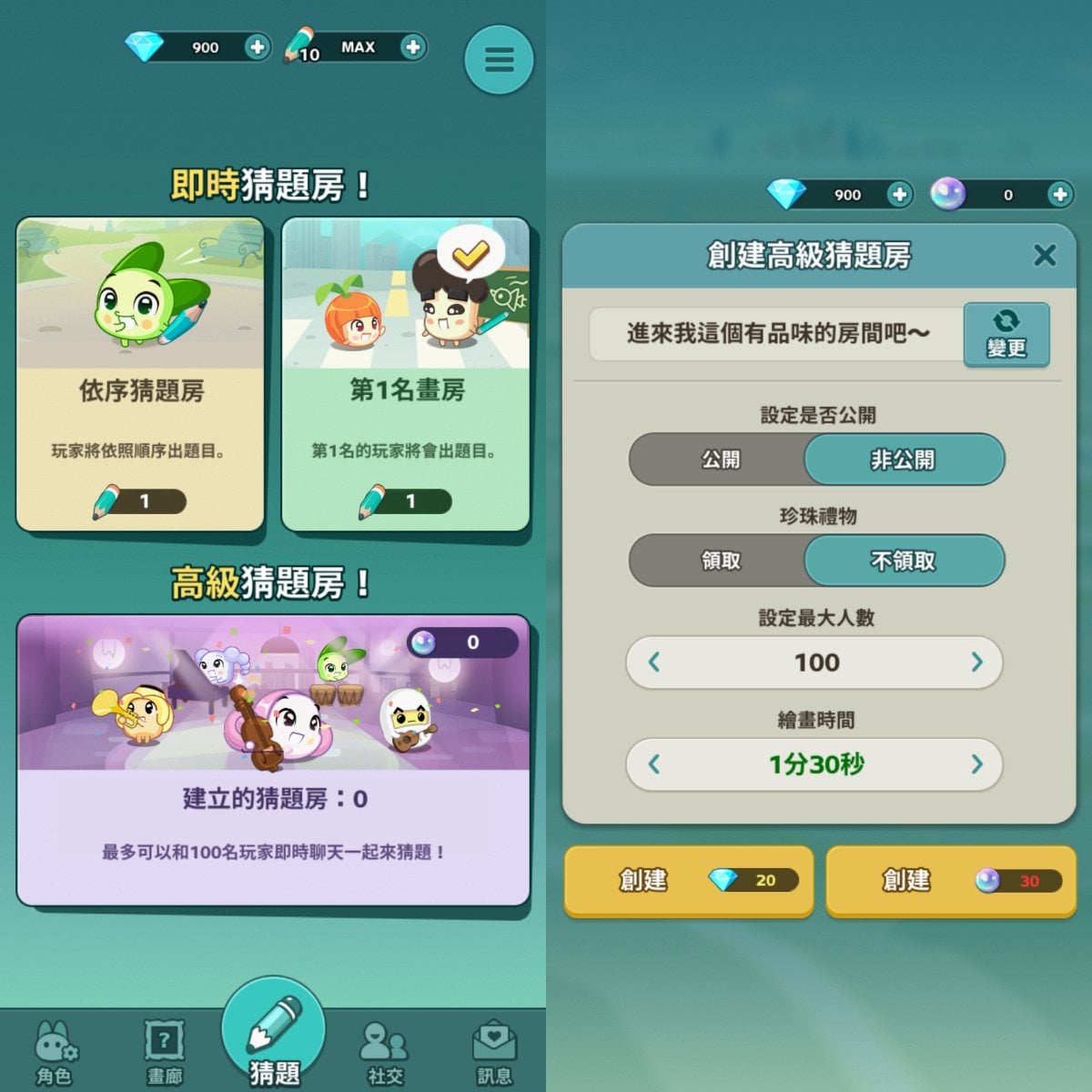Increase the drawing time
This screenshot has width=1092, height=1092.
coord(977,764)
